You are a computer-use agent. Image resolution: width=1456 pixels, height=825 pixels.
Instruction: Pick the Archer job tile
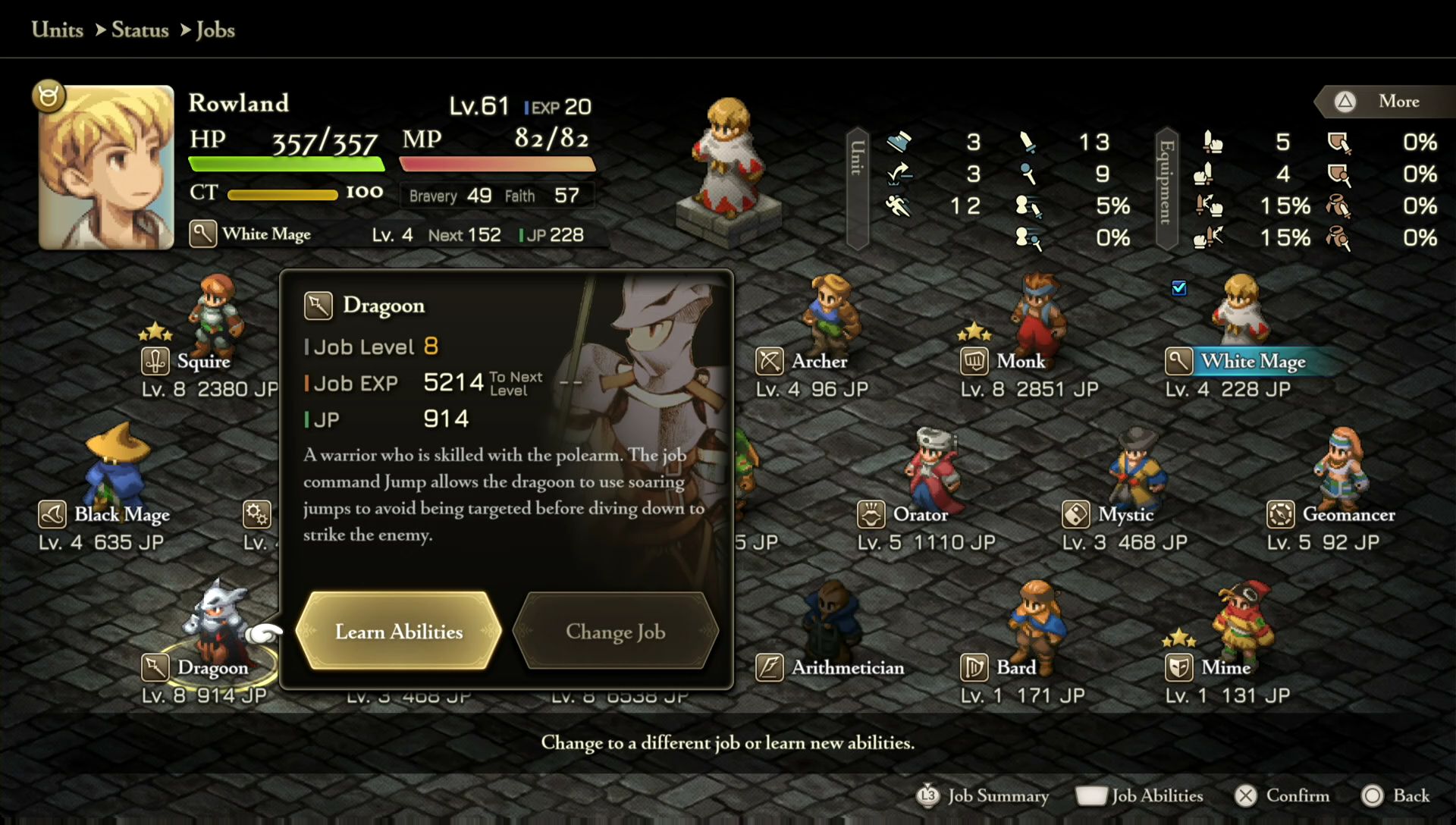818,361
